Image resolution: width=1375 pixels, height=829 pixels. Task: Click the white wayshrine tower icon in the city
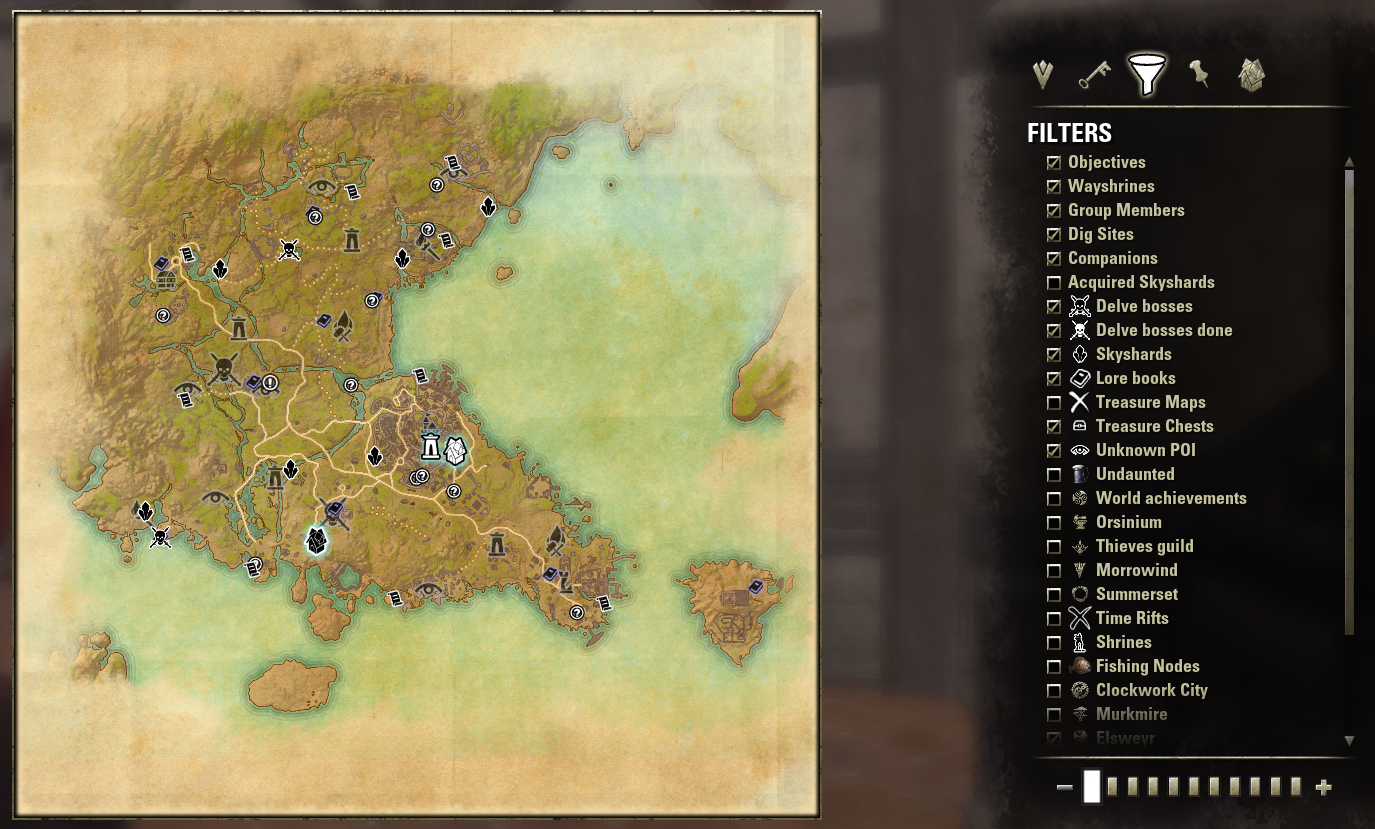430,446
